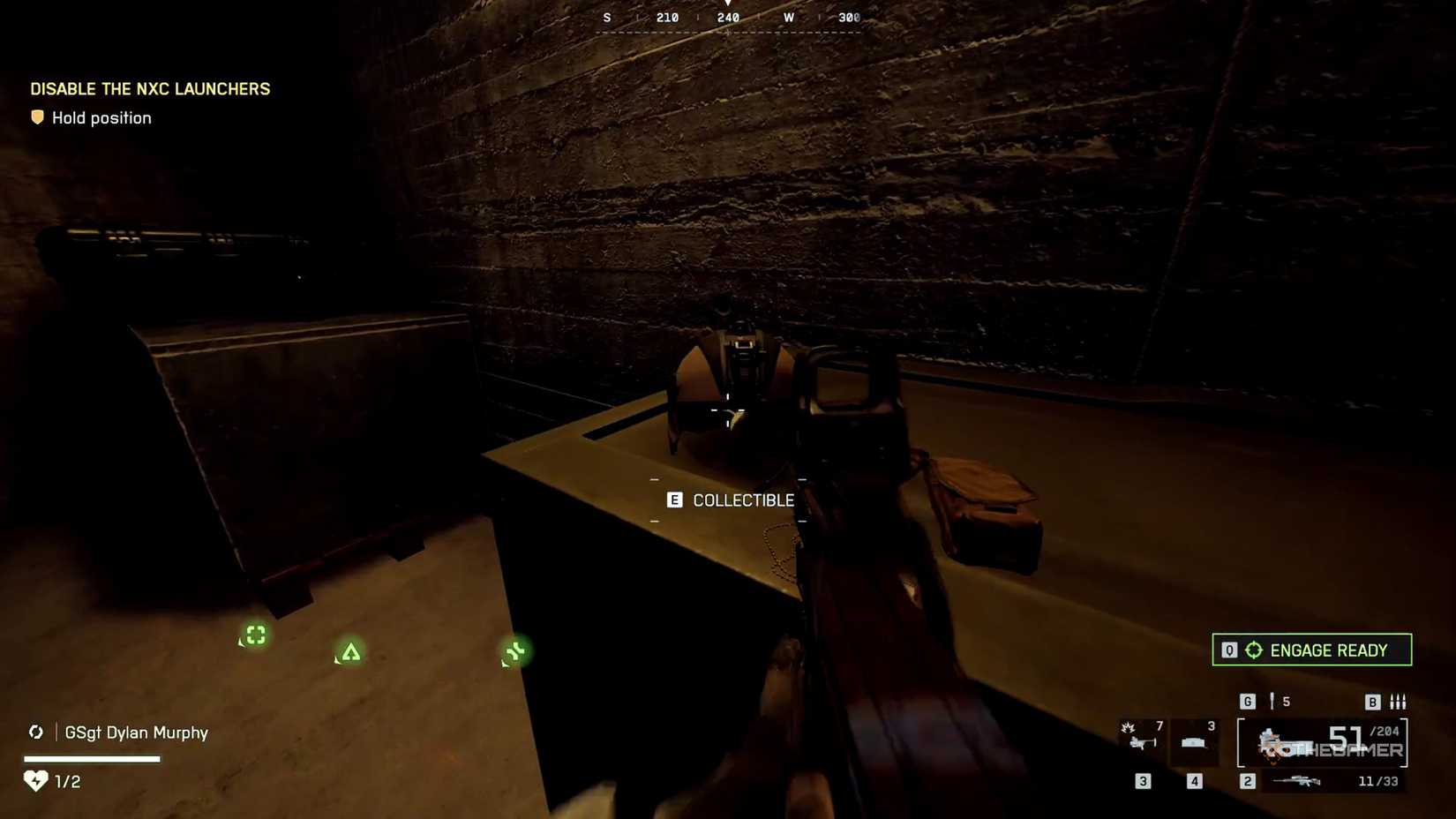Select the DISABLE THE NXC LAUNCHERS objective

click(x=150, y=88)
